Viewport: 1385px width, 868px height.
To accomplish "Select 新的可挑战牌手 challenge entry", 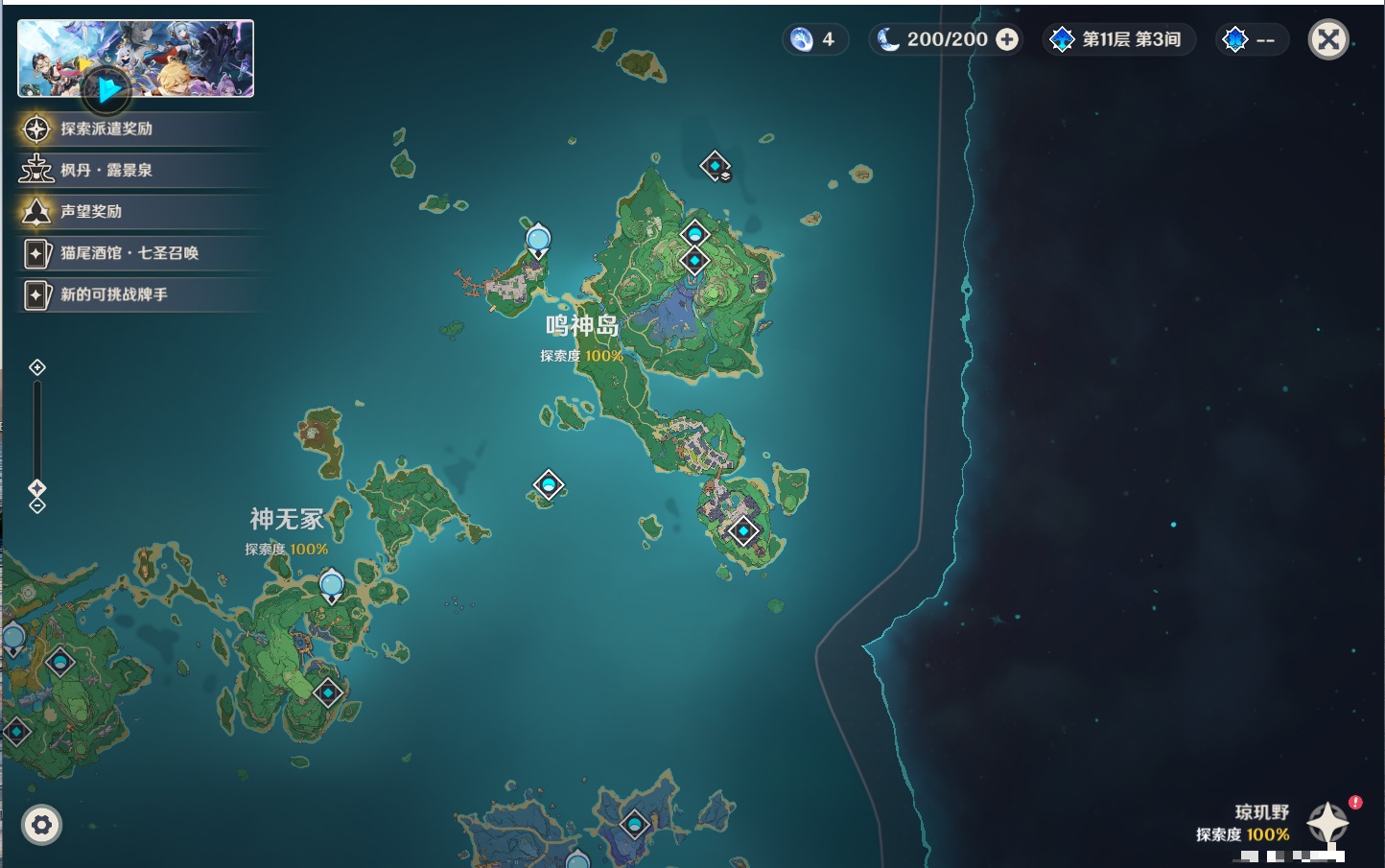I will pos(115,294).
